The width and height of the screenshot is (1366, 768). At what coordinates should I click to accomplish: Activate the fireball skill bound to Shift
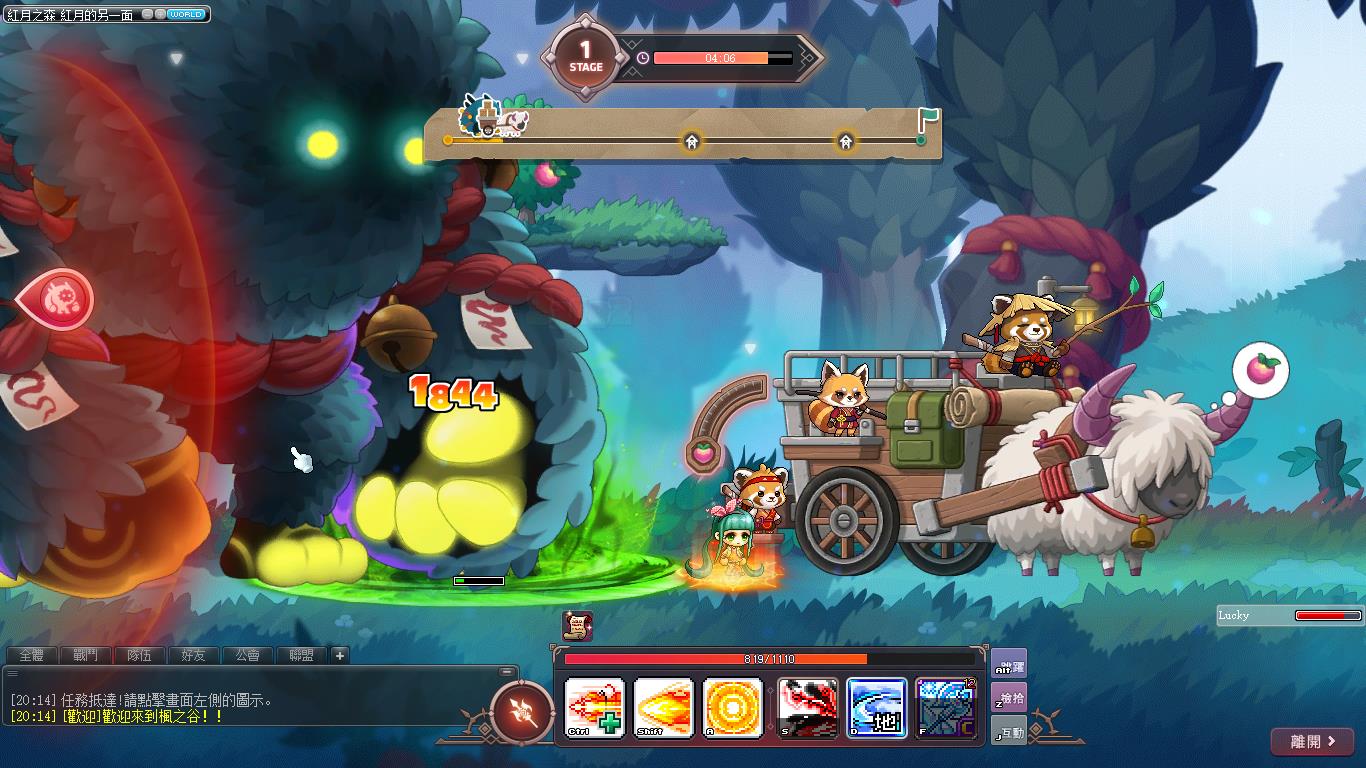(x=663, y=708)
